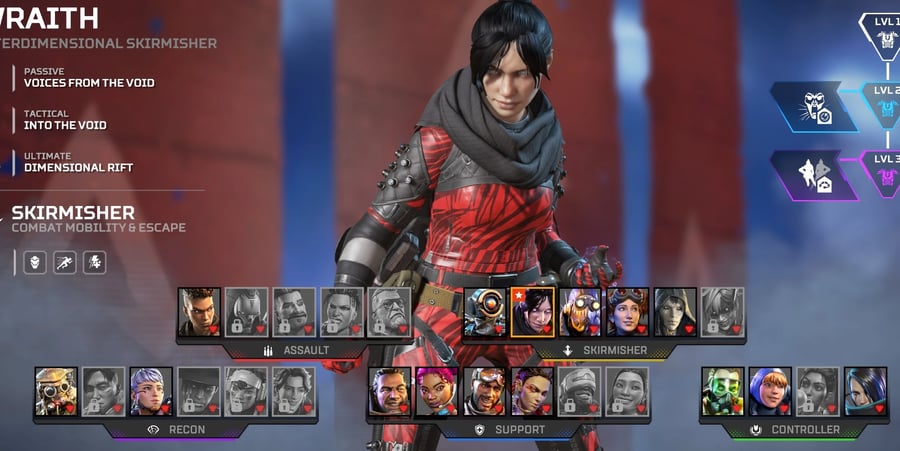This screenshot has width=900, height=451.
Task: Open the purple Level 3 upgrade option
Action: tap(815, 175)
